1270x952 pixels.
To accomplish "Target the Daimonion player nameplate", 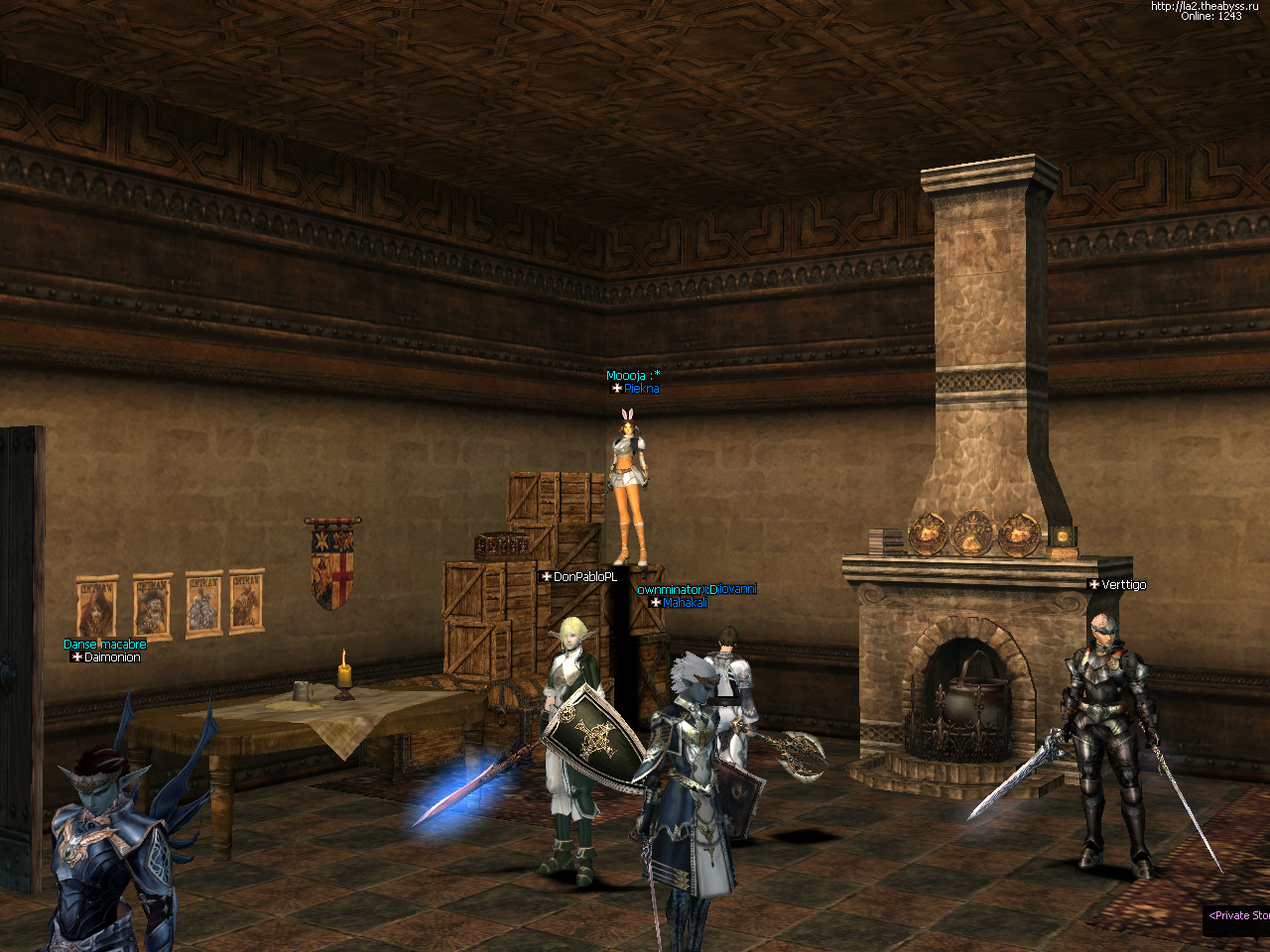I will 111,657.
